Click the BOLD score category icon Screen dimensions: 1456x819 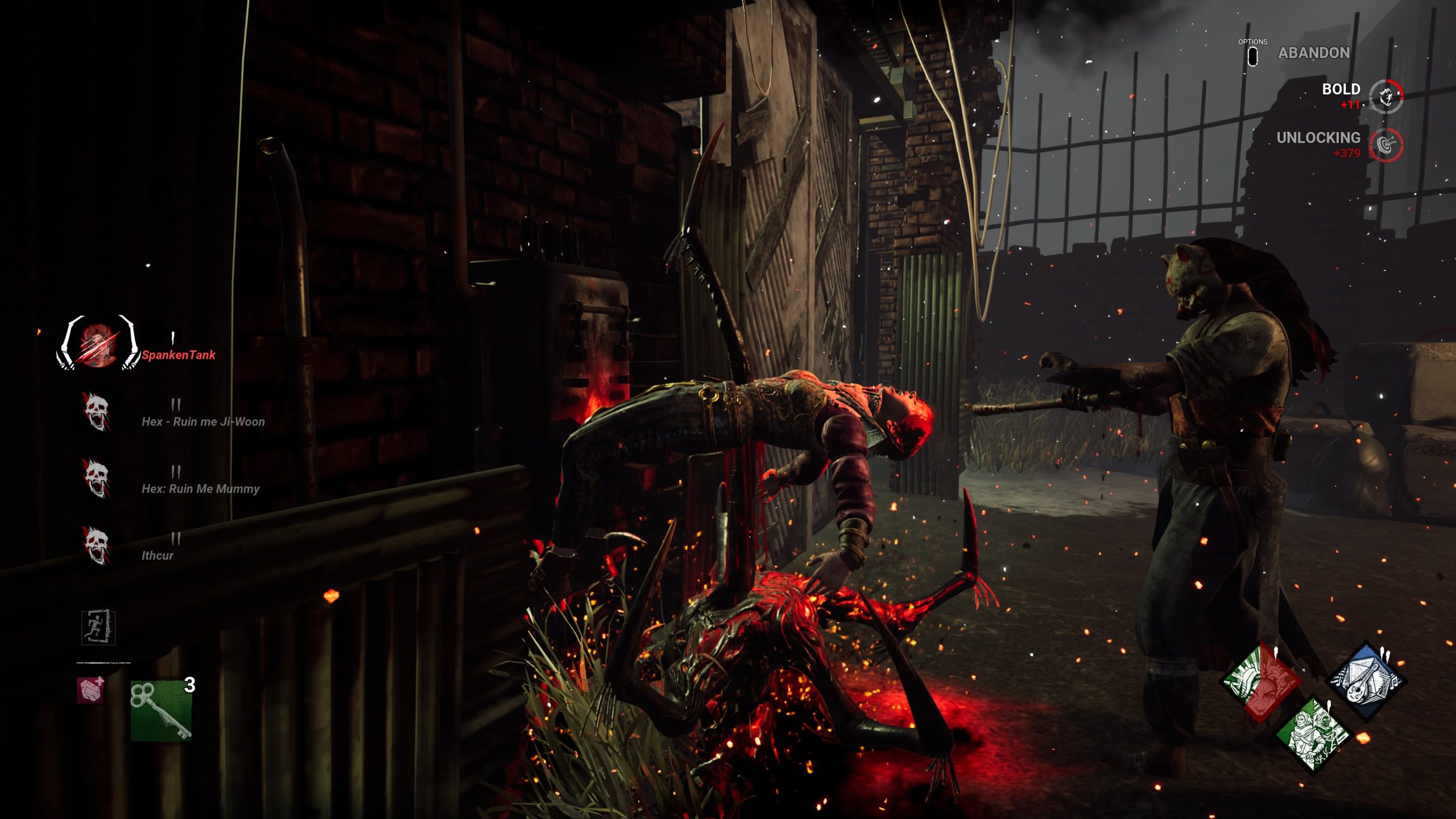[1386, 96]
